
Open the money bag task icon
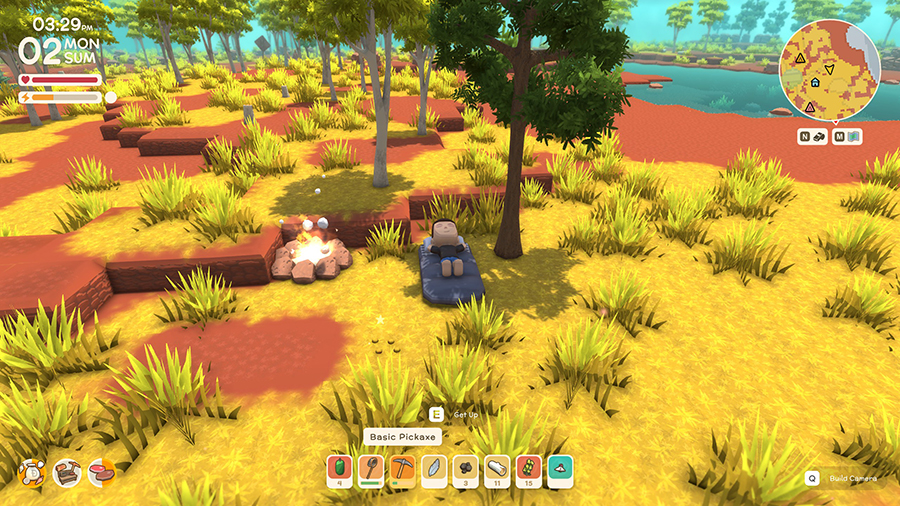(32, 472)
